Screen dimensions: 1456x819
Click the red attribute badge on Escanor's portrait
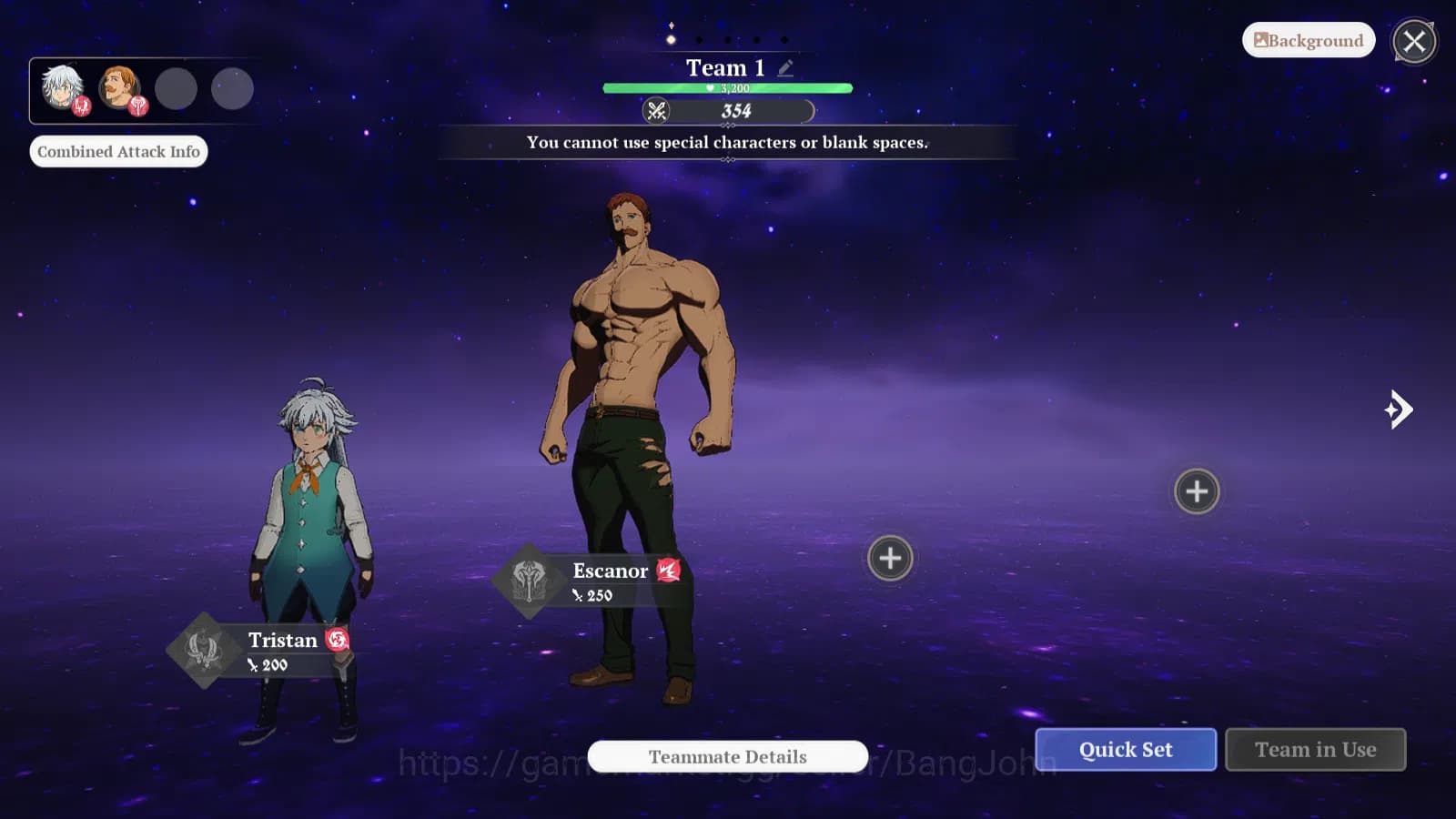[137, 106]
